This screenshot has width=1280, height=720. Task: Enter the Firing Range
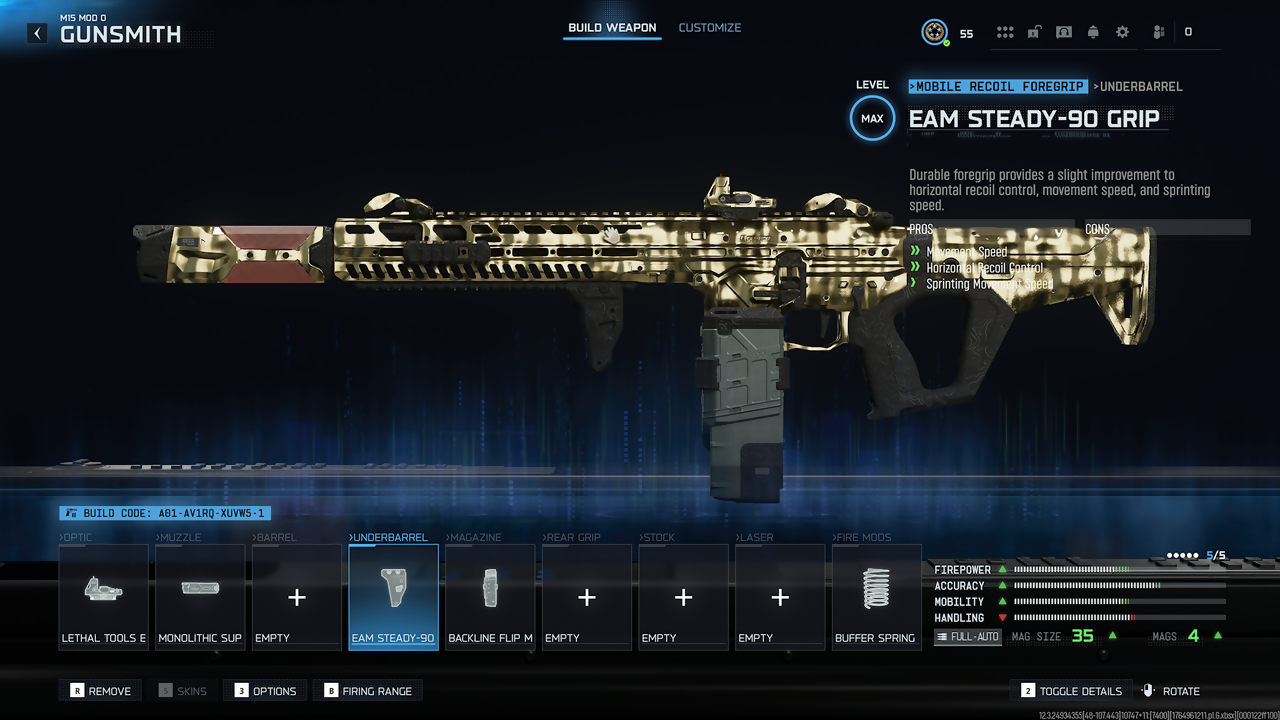368,691
